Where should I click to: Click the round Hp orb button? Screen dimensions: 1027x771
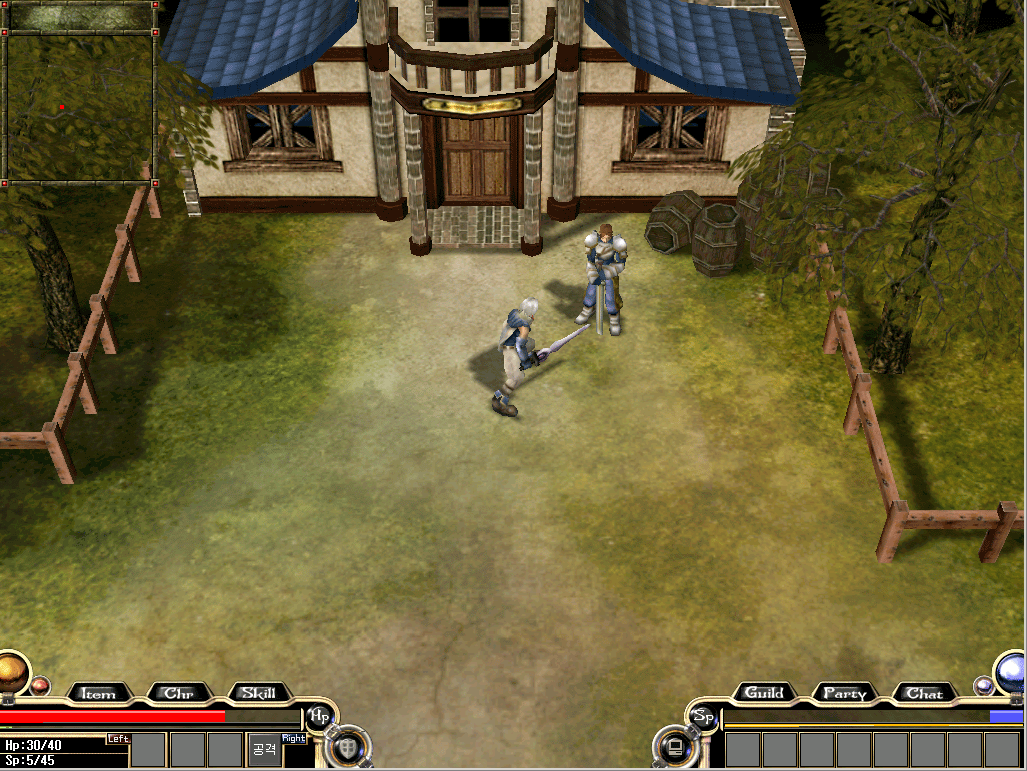pyautogui.click(x=320, y=715)
